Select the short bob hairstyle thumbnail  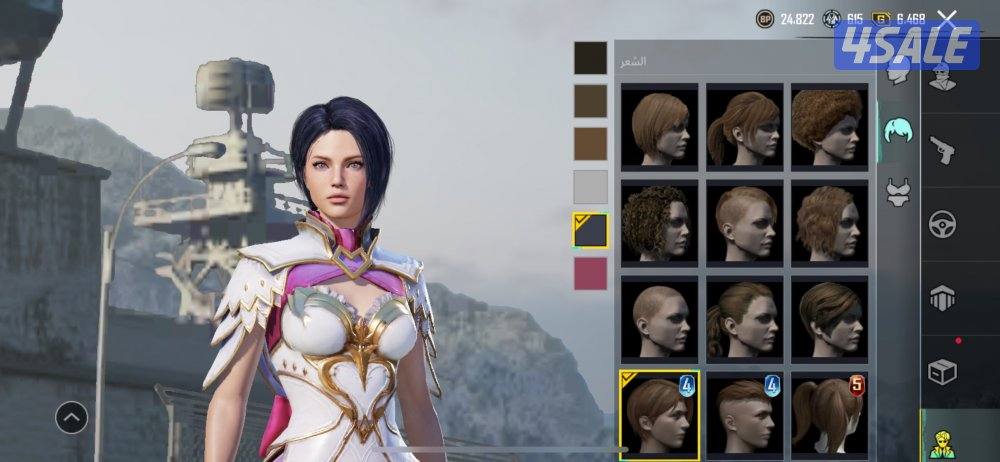click(x=660, y=125)
